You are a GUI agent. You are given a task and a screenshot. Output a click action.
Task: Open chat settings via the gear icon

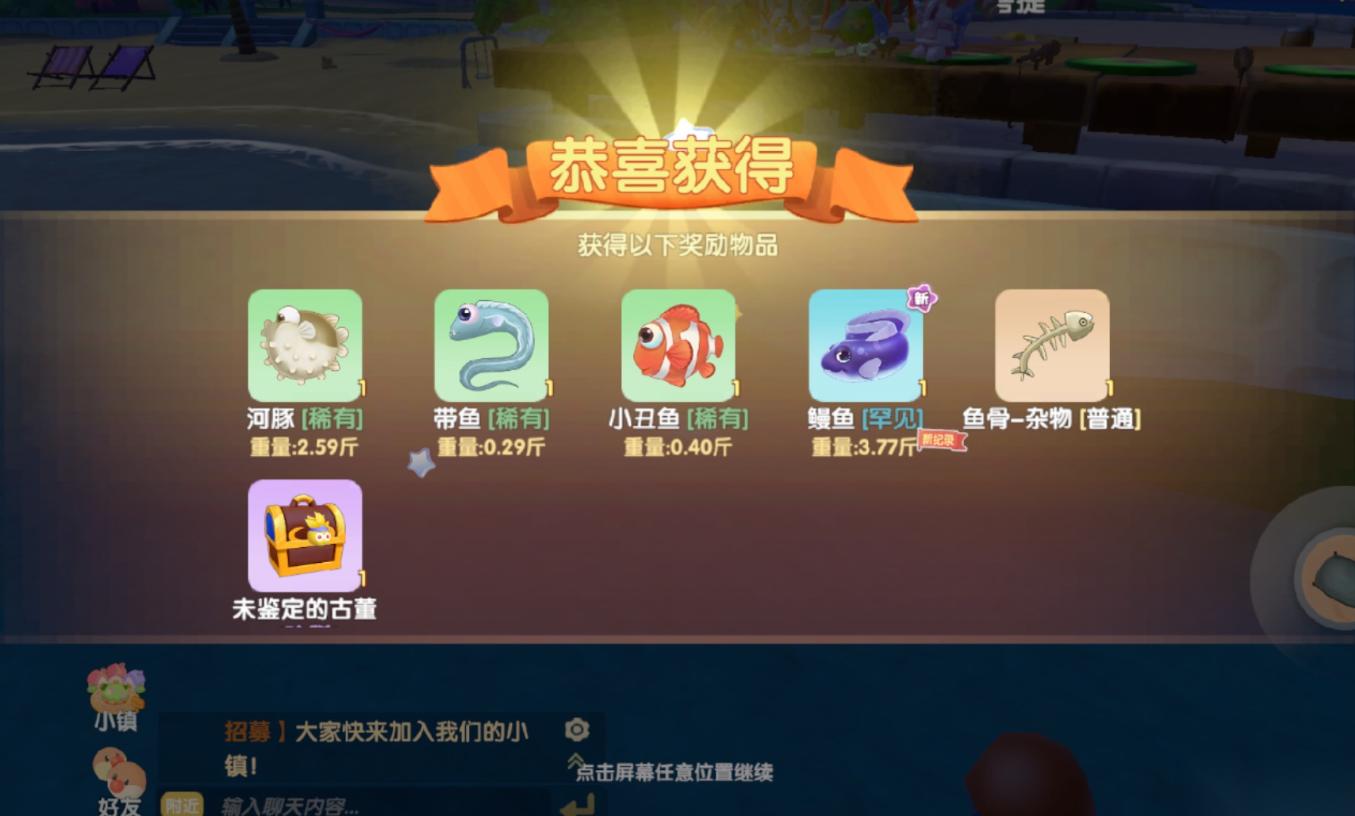(575, 731)
